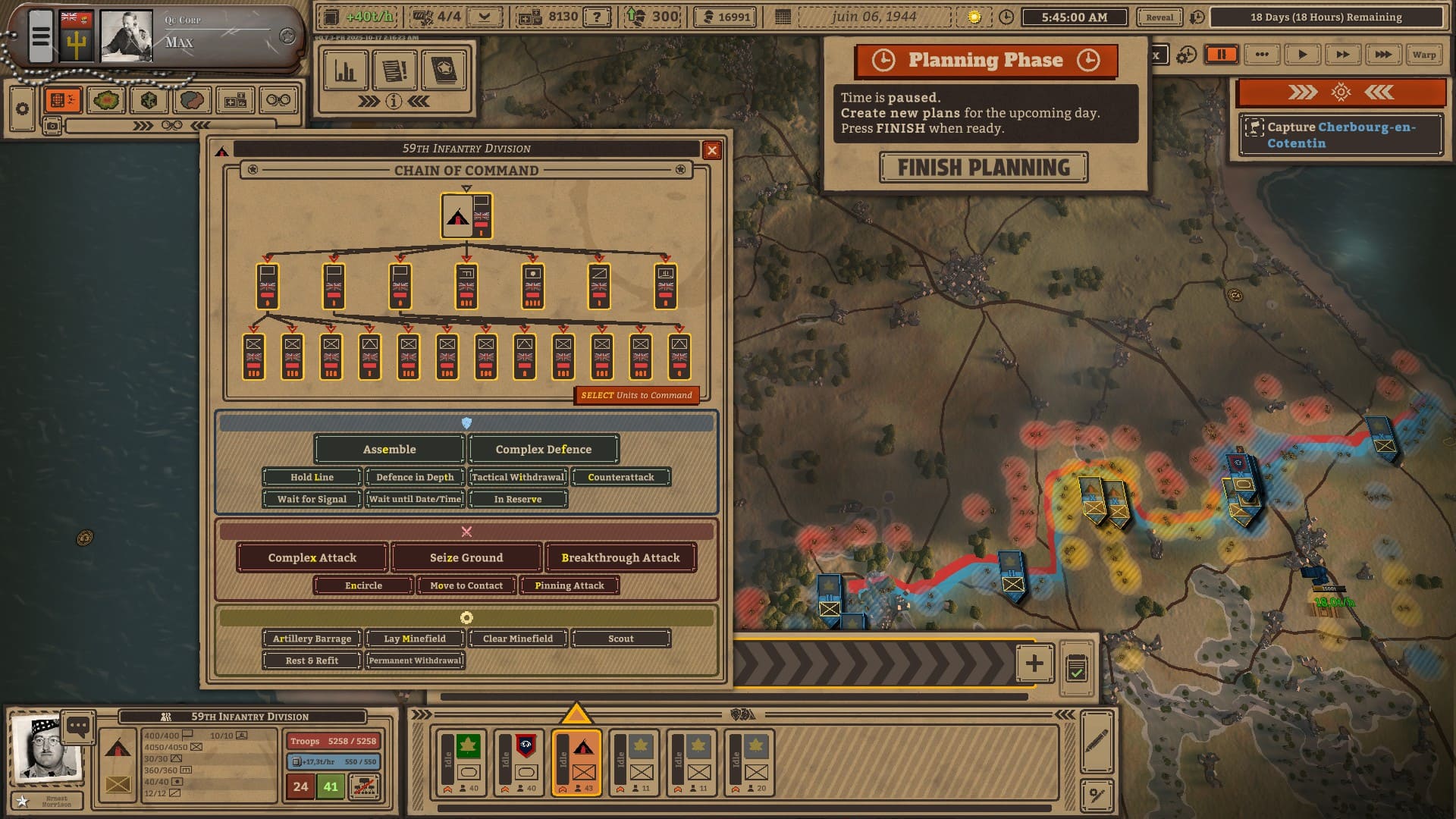The height and width of the screenshot is (819, 1456).
Task: Choose Rest & Refit
Action: point(312,661)
